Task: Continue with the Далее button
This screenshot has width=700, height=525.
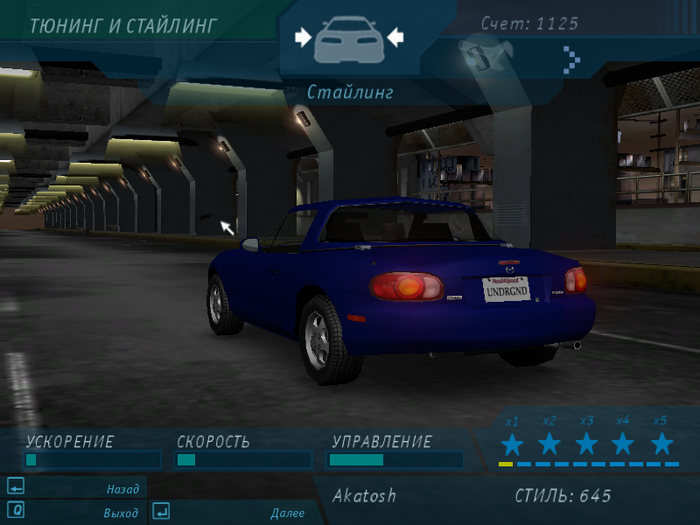Action: [x=236, y=512]
